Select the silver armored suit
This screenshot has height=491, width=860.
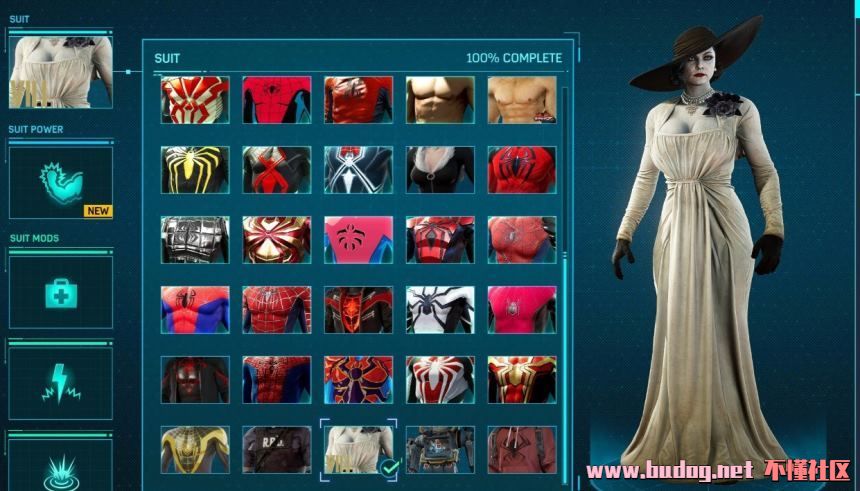tap(195, 240)
